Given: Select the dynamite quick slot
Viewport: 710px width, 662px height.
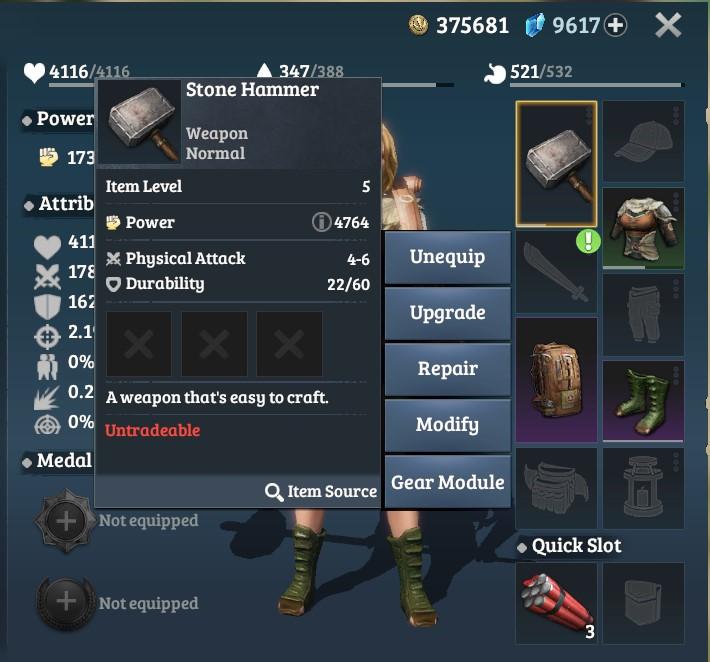Looking at the screenshot, I should pos(556,602).
